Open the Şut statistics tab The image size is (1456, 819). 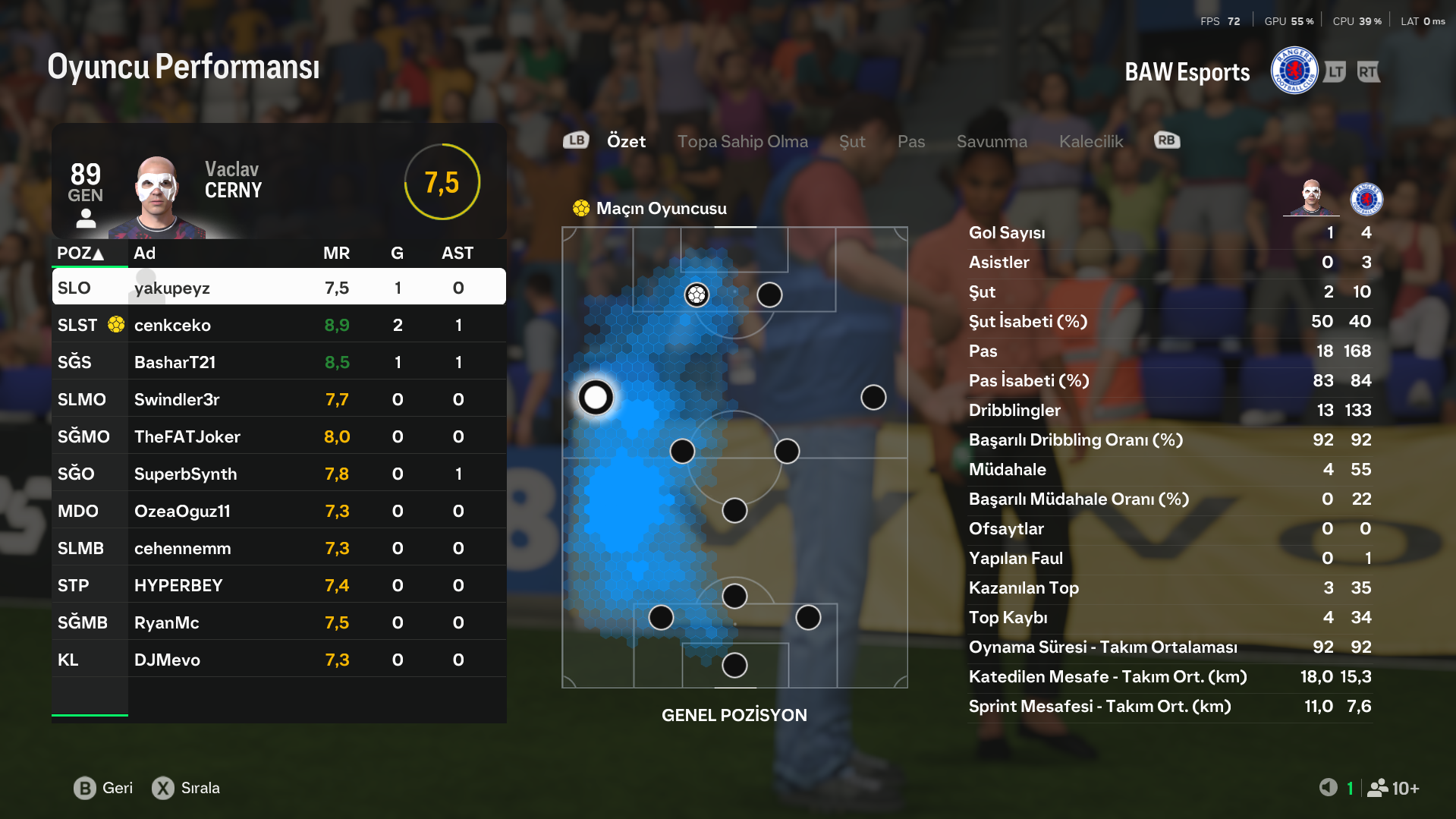[x=852, y=141]
